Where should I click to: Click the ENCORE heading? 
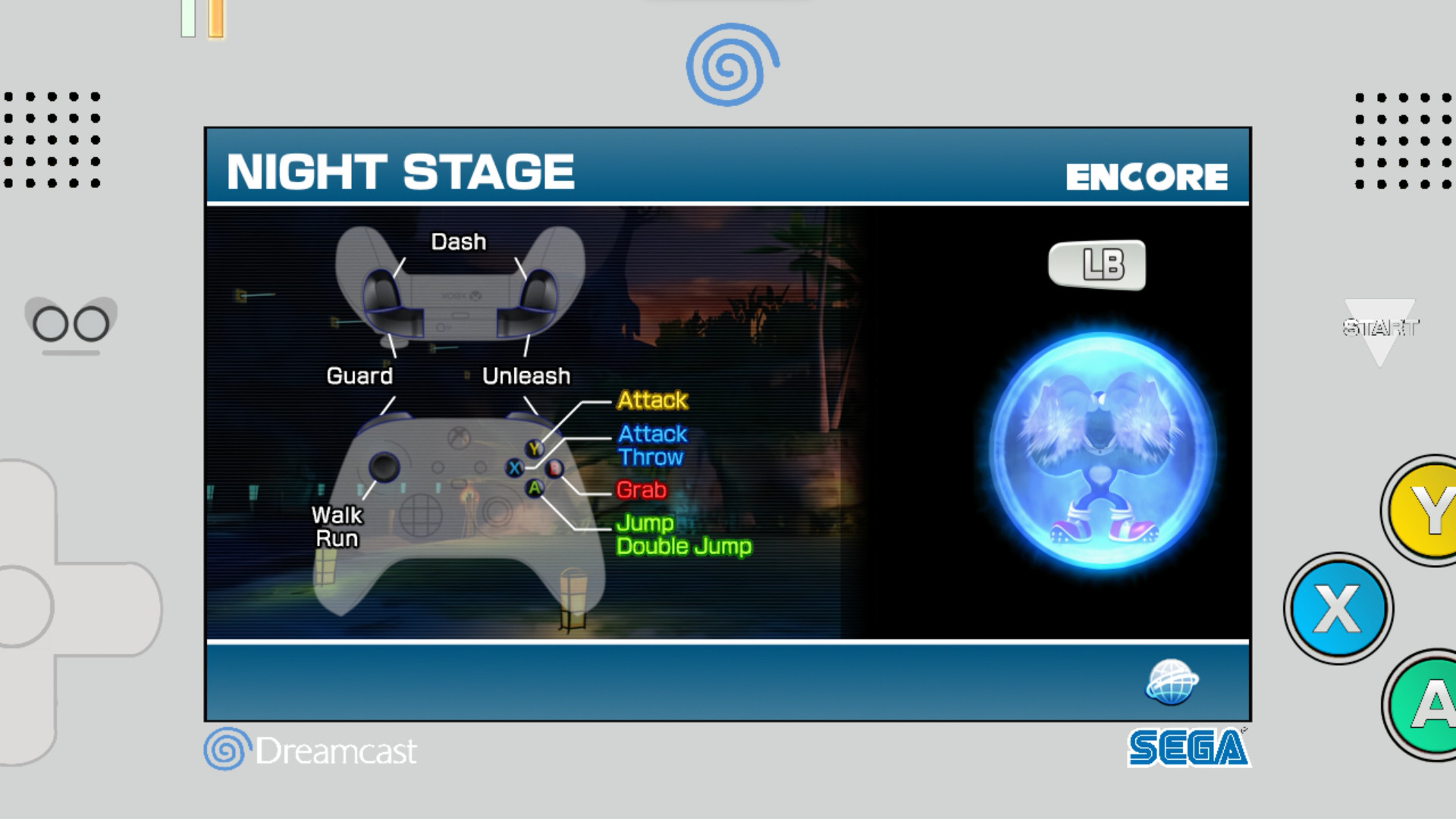point(1147,176)
